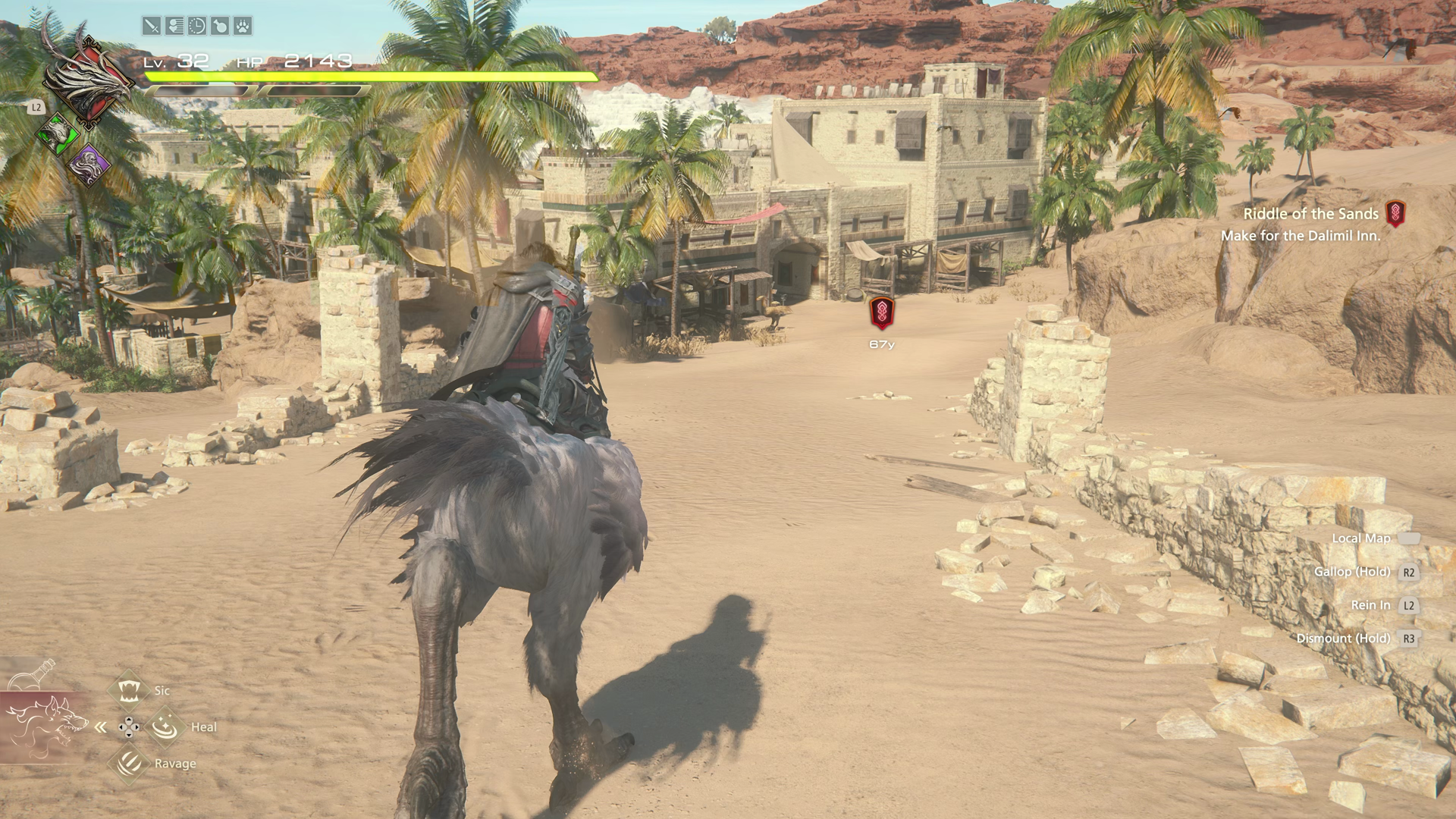
Task: Click the Rein In action label
Action: 1370,605
